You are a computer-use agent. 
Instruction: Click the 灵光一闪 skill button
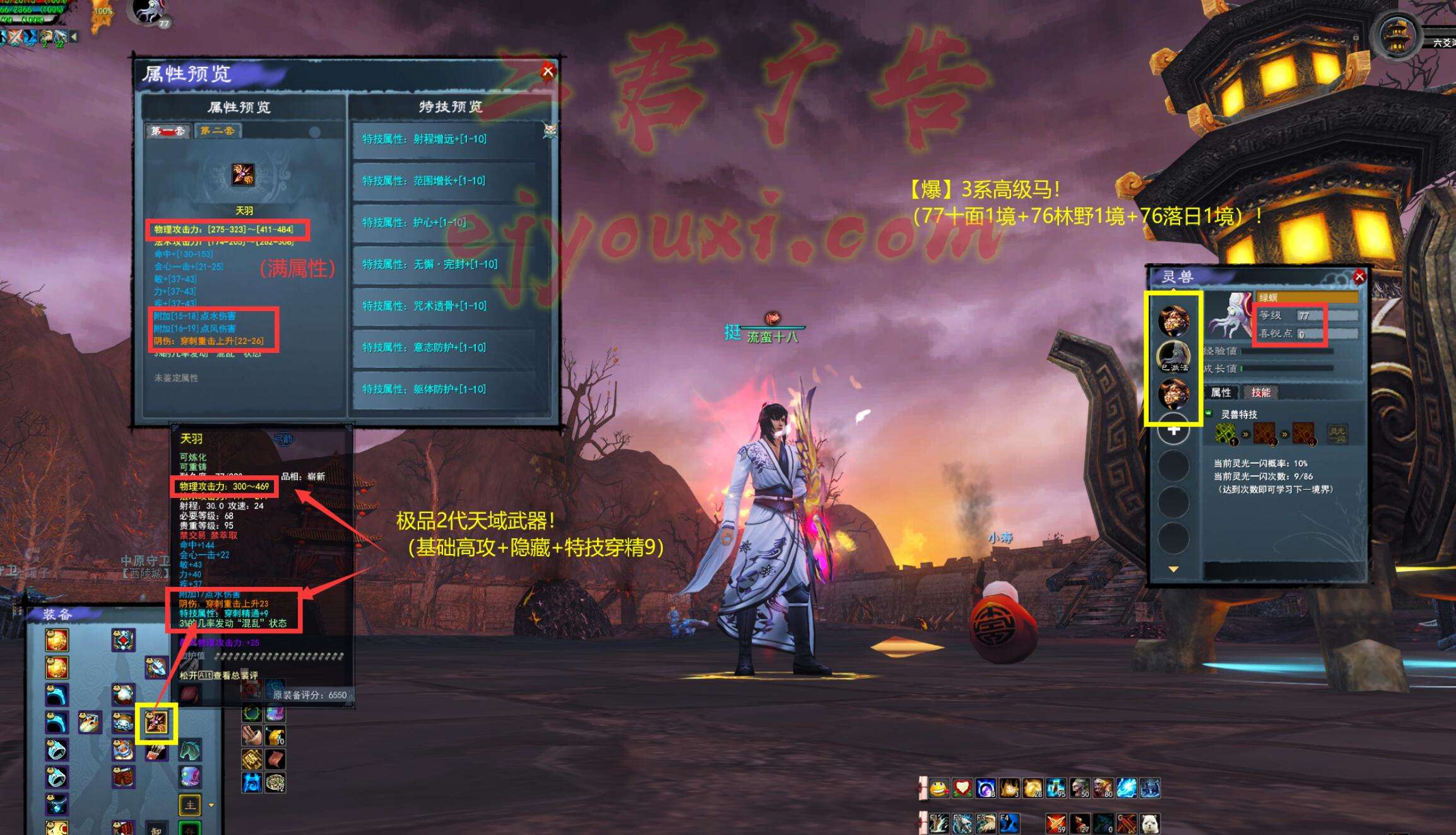click(x=1337, y=434)
